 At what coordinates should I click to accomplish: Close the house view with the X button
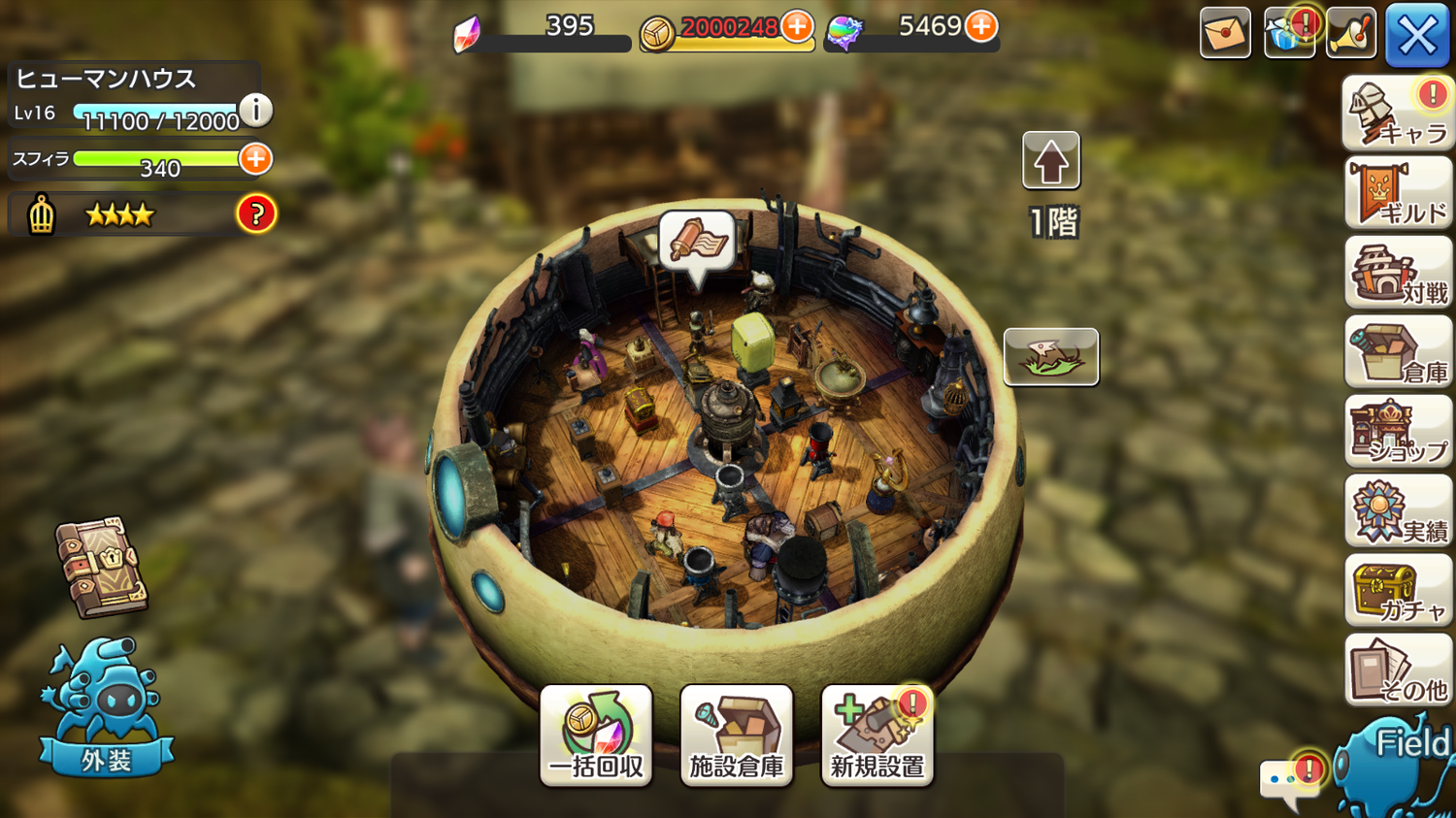tap(1417, 35)
